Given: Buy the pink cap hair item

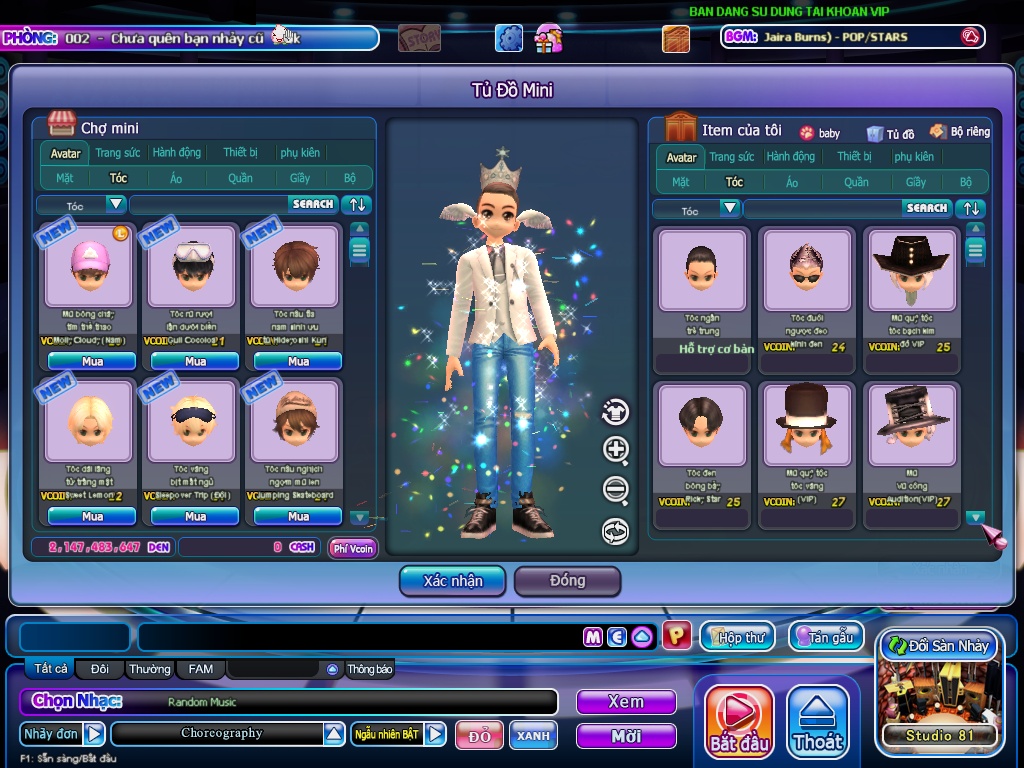Looking at the screenshot, I should 92,361.
